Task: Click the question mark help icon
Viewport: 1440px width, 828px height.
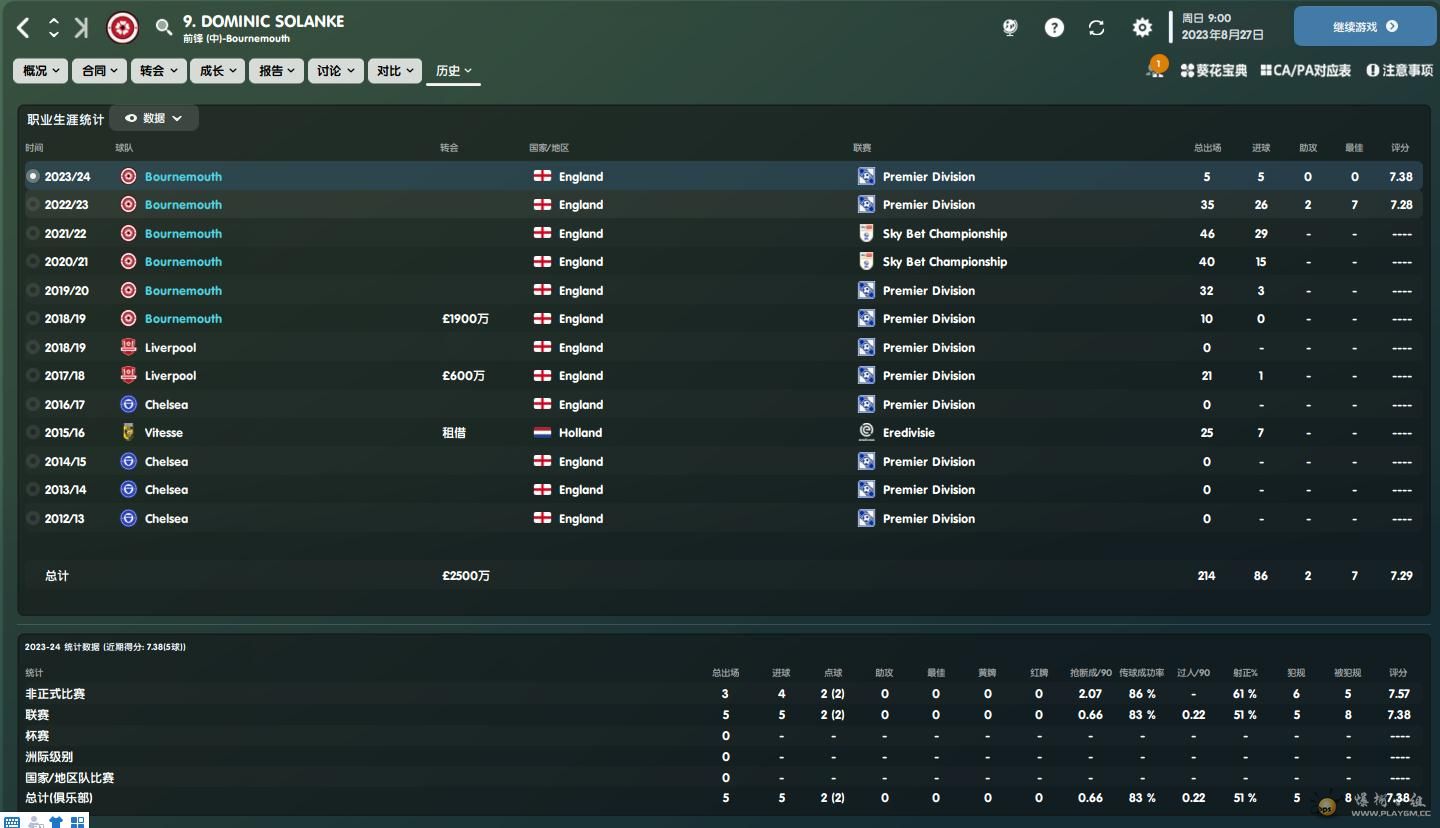Action: (x=1054, y=28)
